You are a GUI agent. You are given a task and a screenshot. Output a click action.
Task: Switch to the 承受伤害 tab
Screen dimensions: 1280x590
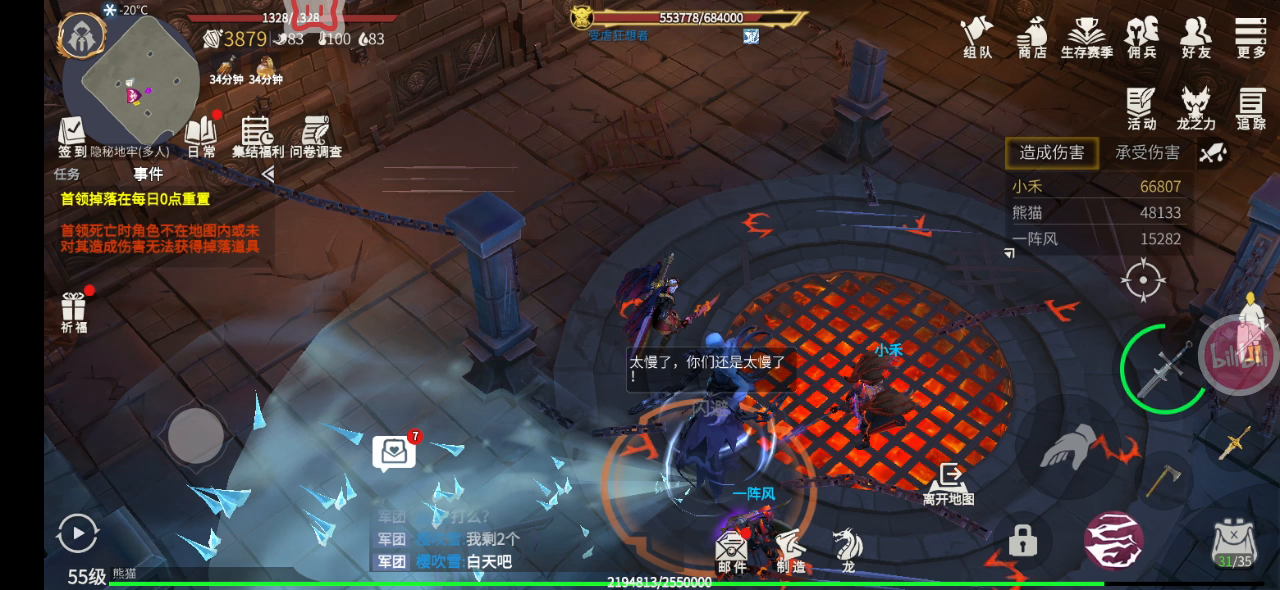pyautogui.click(x=1147, y=153)
